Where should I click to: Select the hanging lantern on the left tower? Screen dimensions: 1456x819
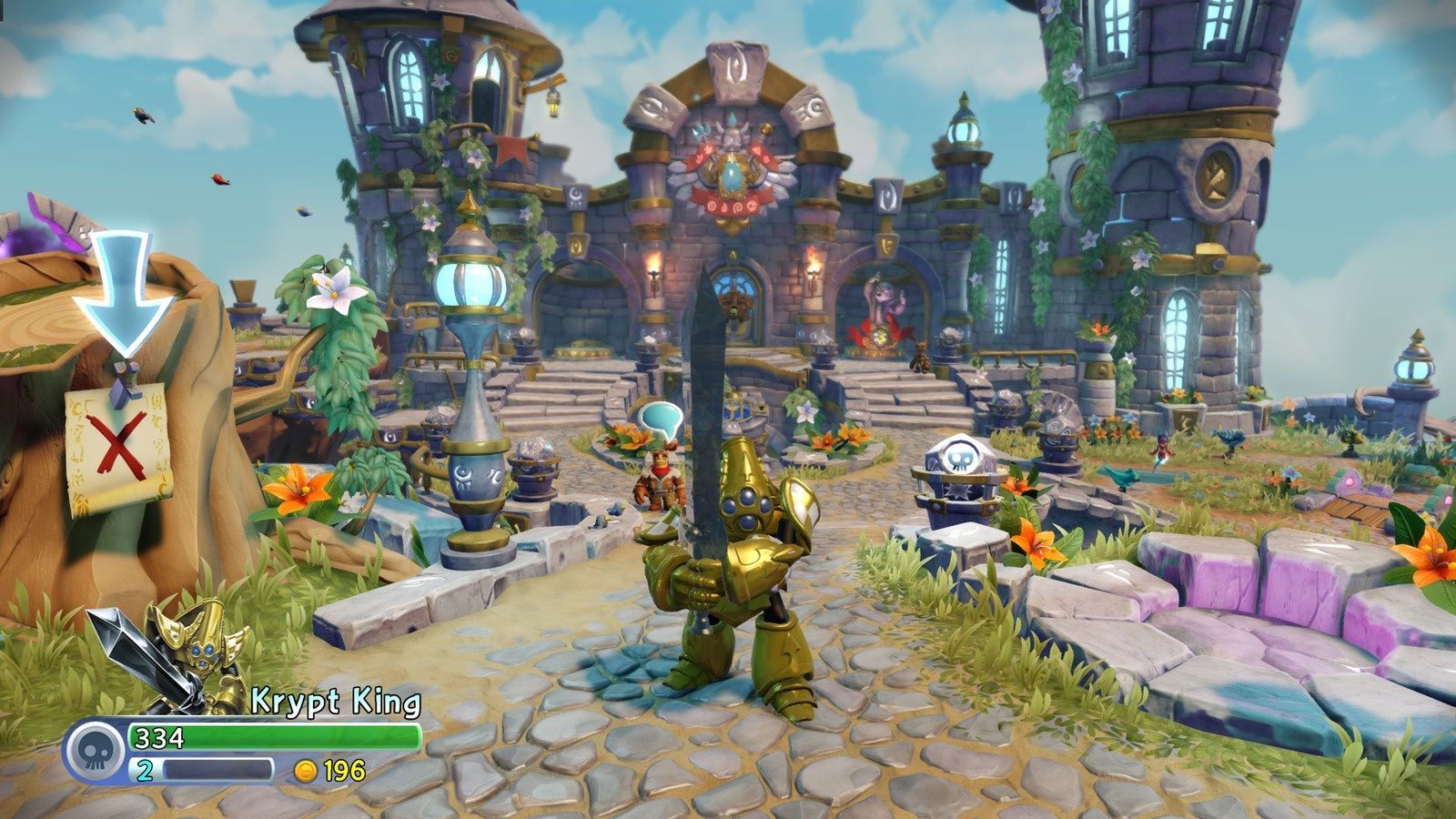(x=553, y=104)
